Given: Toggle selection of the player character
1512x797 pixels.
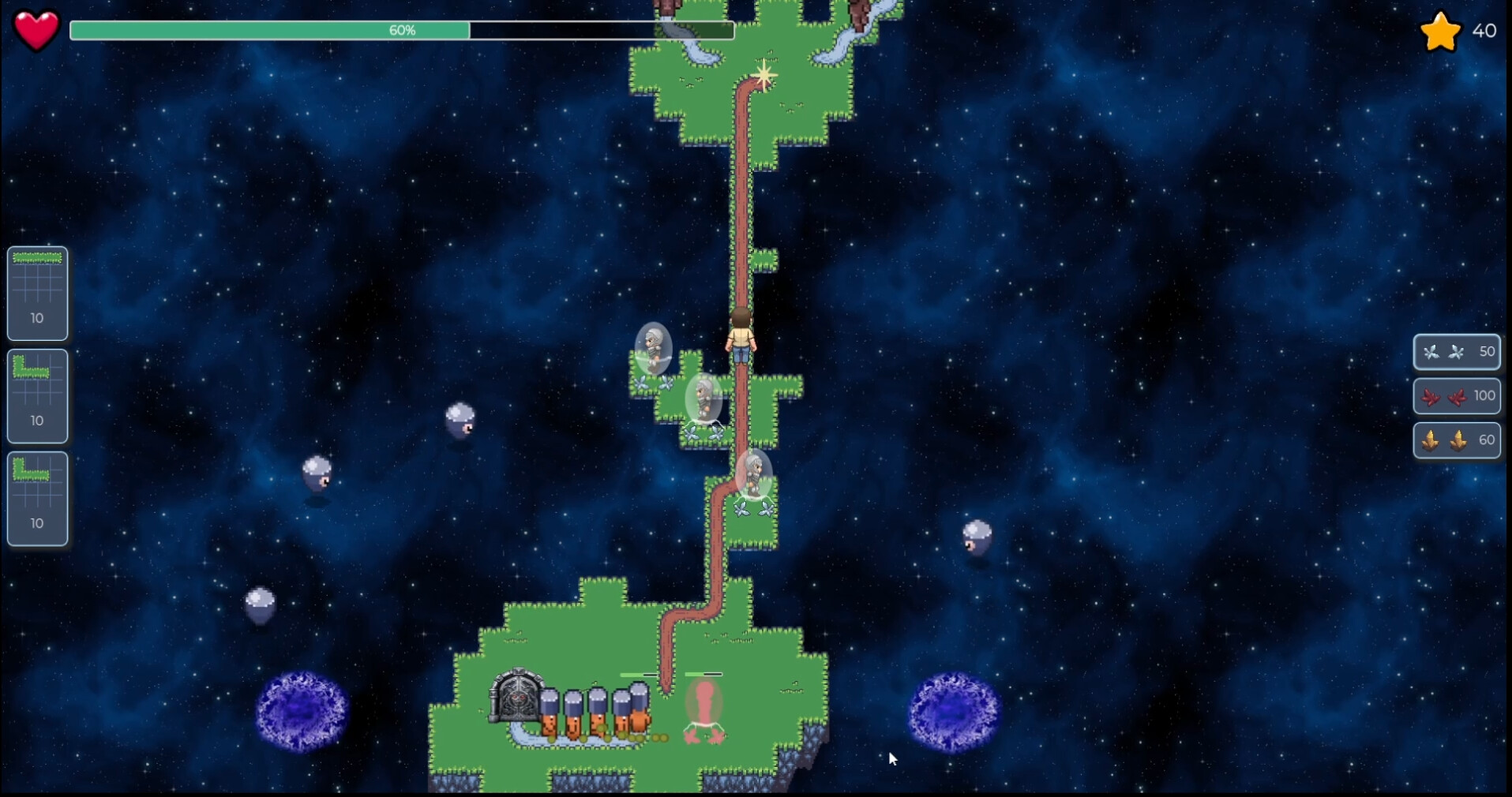Looking at the screenshot, I should click(x=740, y=339).
